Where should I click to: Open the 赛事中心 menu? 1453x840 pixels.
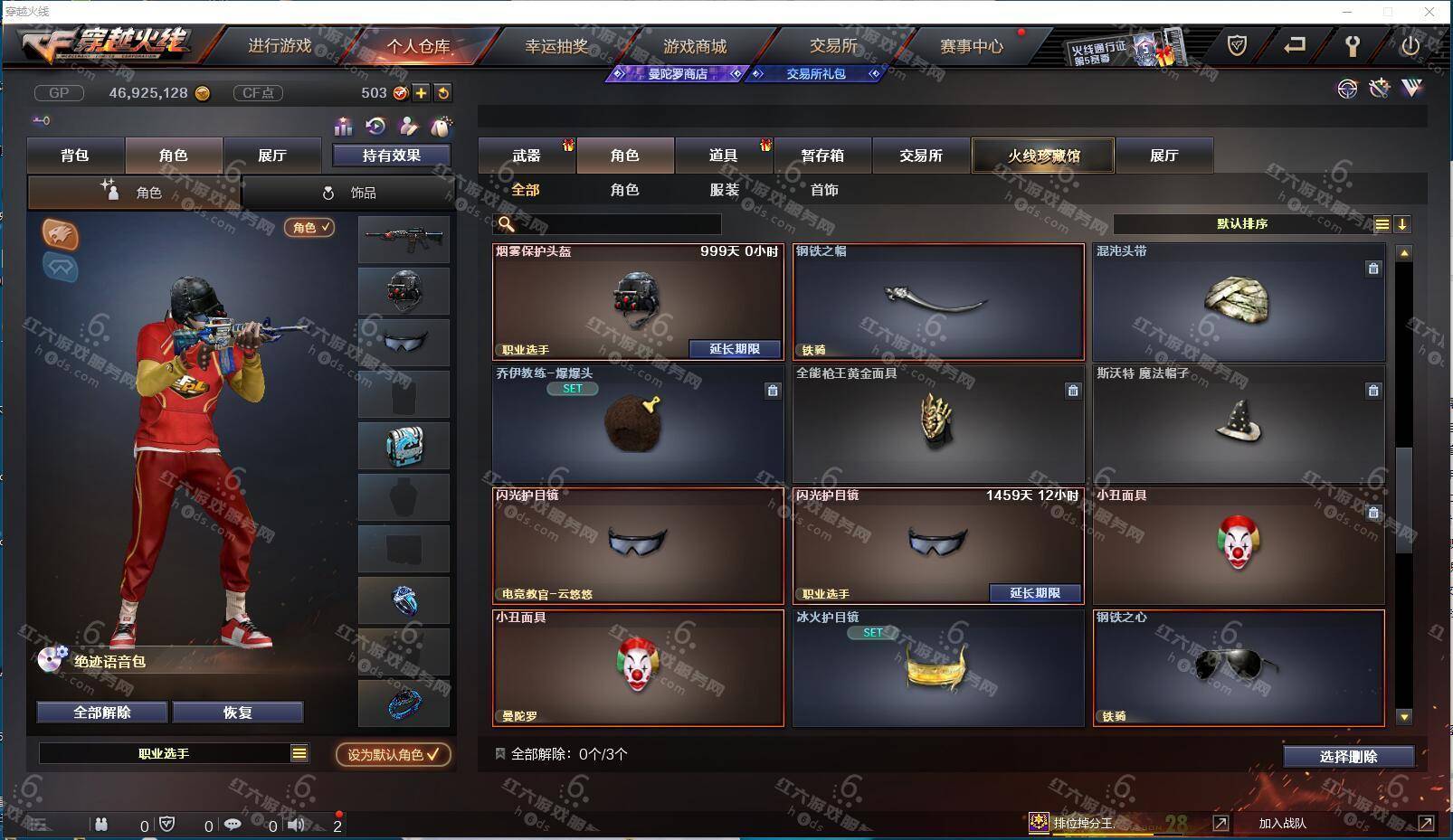coord(971,46)
